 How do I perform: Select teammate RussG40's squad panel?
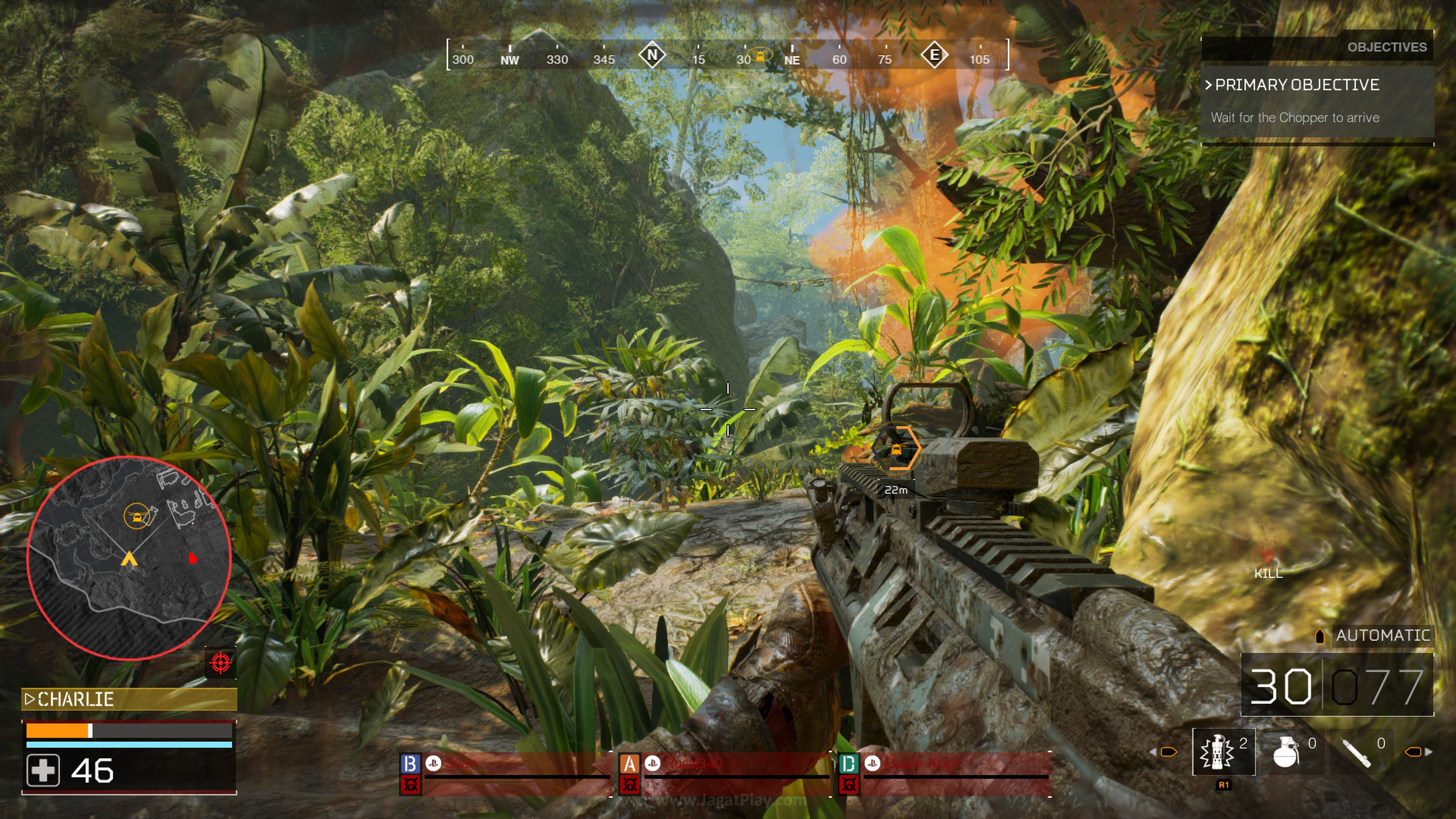(x=725, y=773)
